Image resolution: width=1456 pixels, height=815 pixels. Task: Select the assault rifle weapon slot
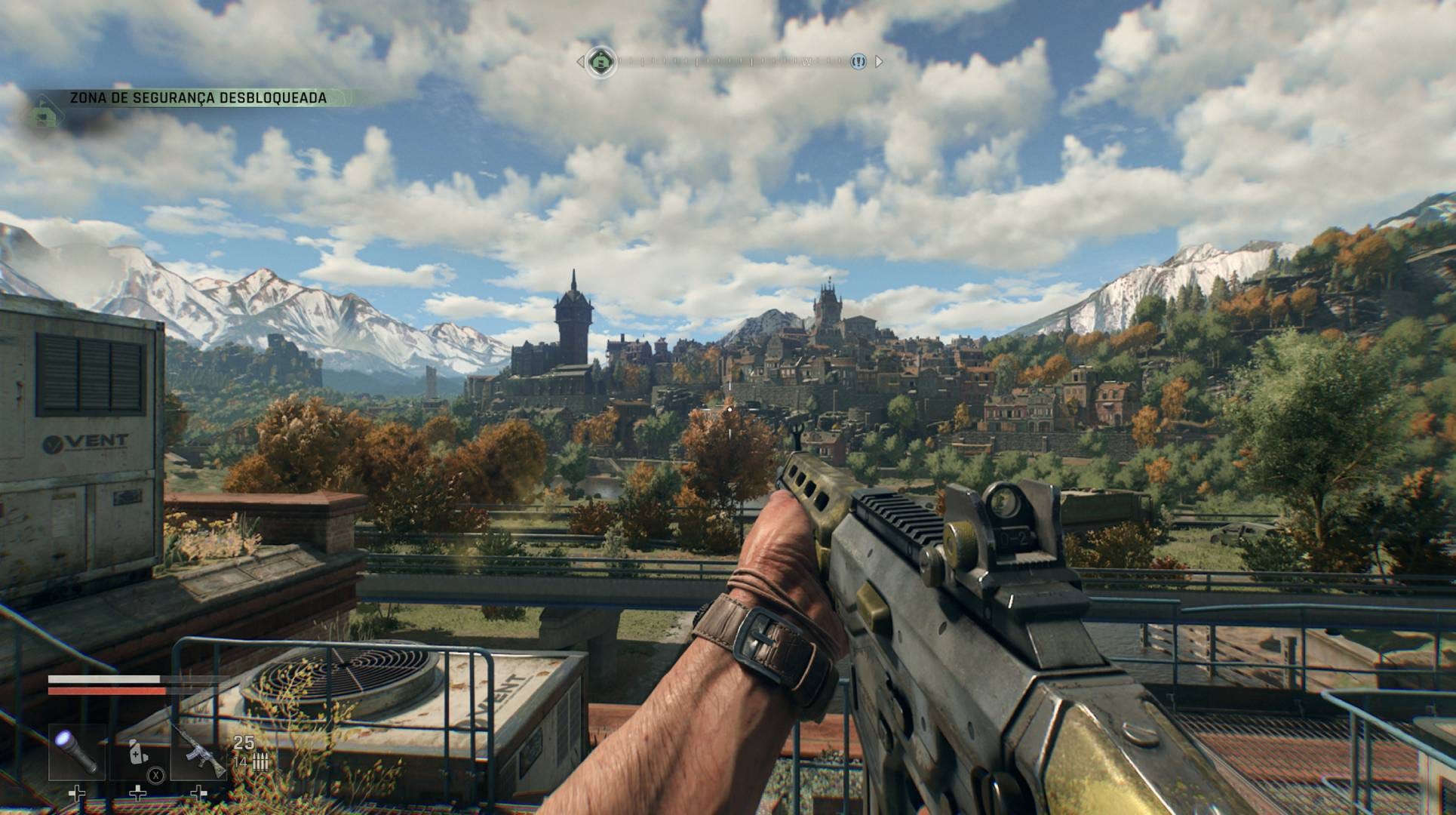(198, 752)
